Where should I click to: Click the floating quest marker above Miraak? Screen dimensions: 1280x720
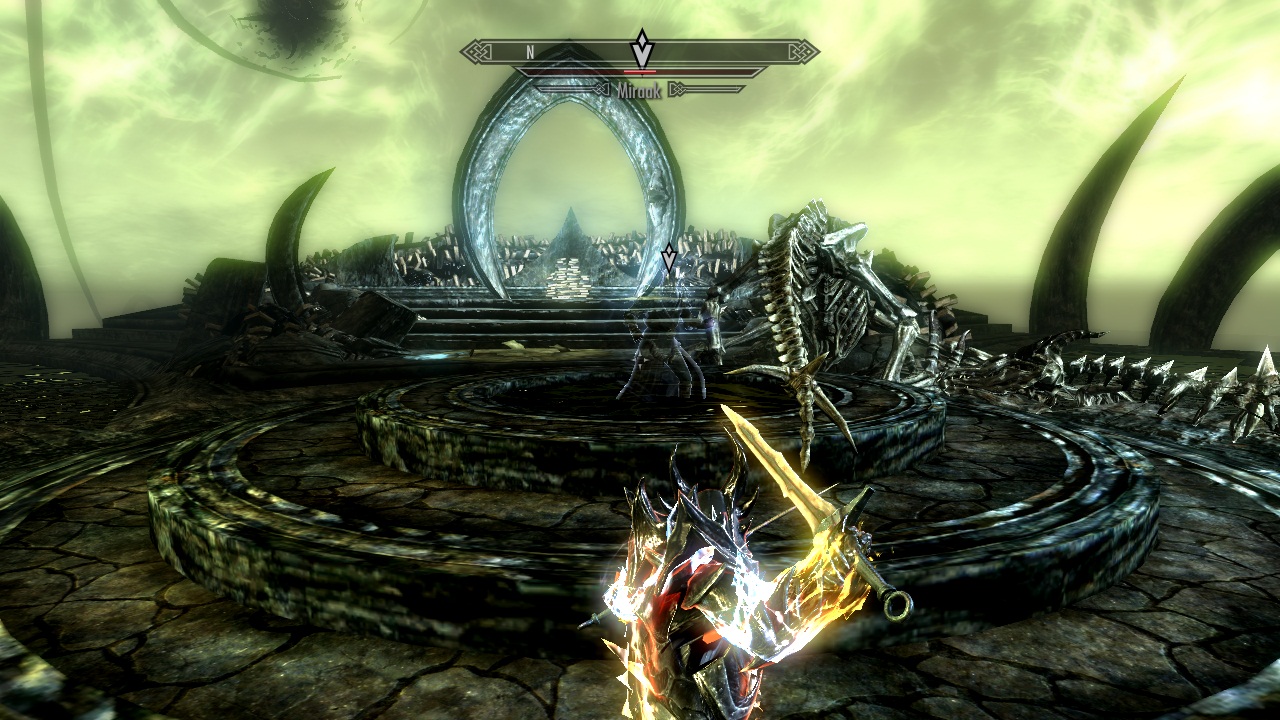668,259
